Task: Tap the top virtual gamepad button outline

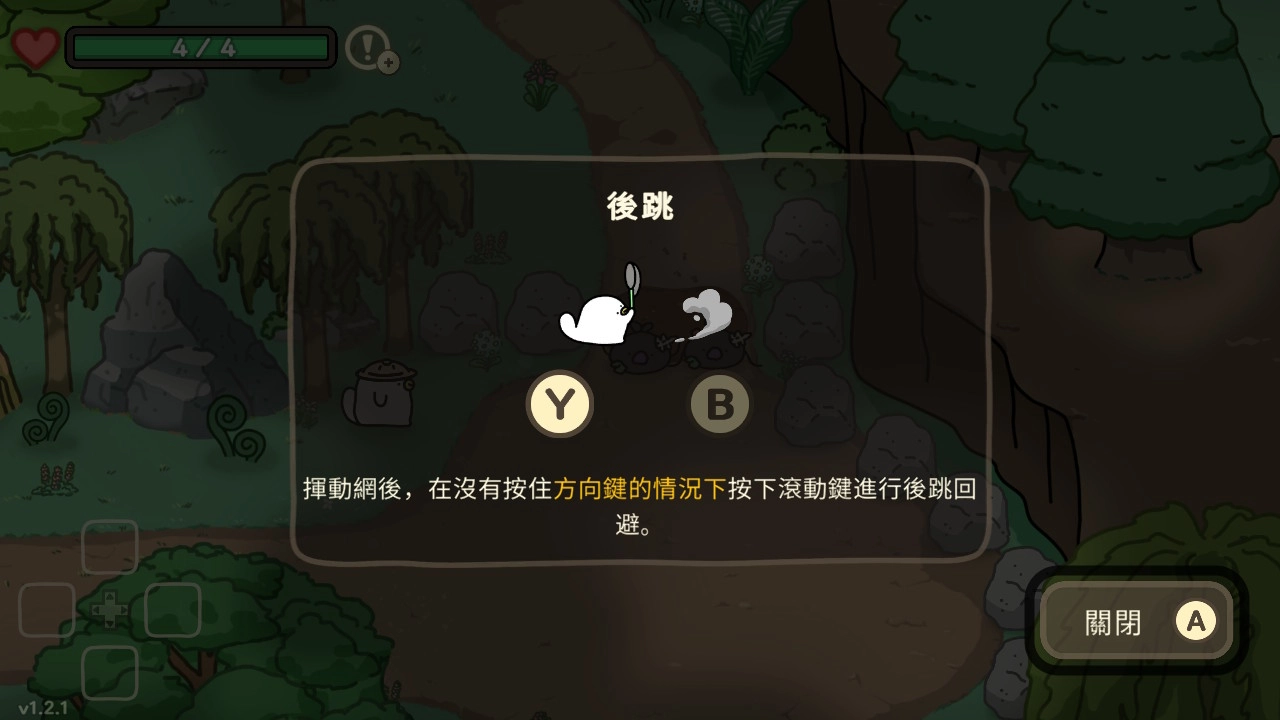Action: pyautogui.click(x=109, y=547)
